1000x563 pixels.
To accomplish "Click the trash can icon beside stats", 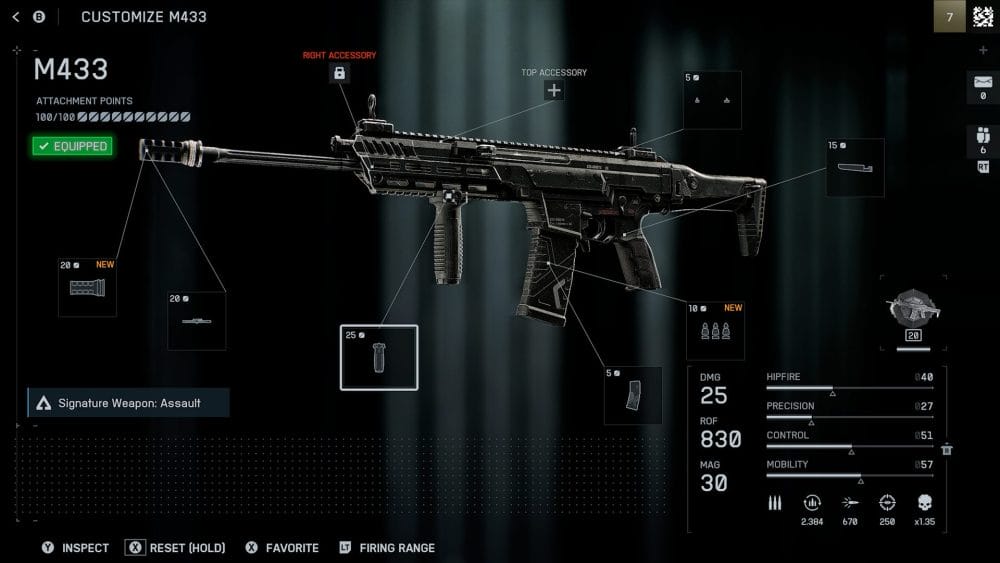I will [947, 450].
